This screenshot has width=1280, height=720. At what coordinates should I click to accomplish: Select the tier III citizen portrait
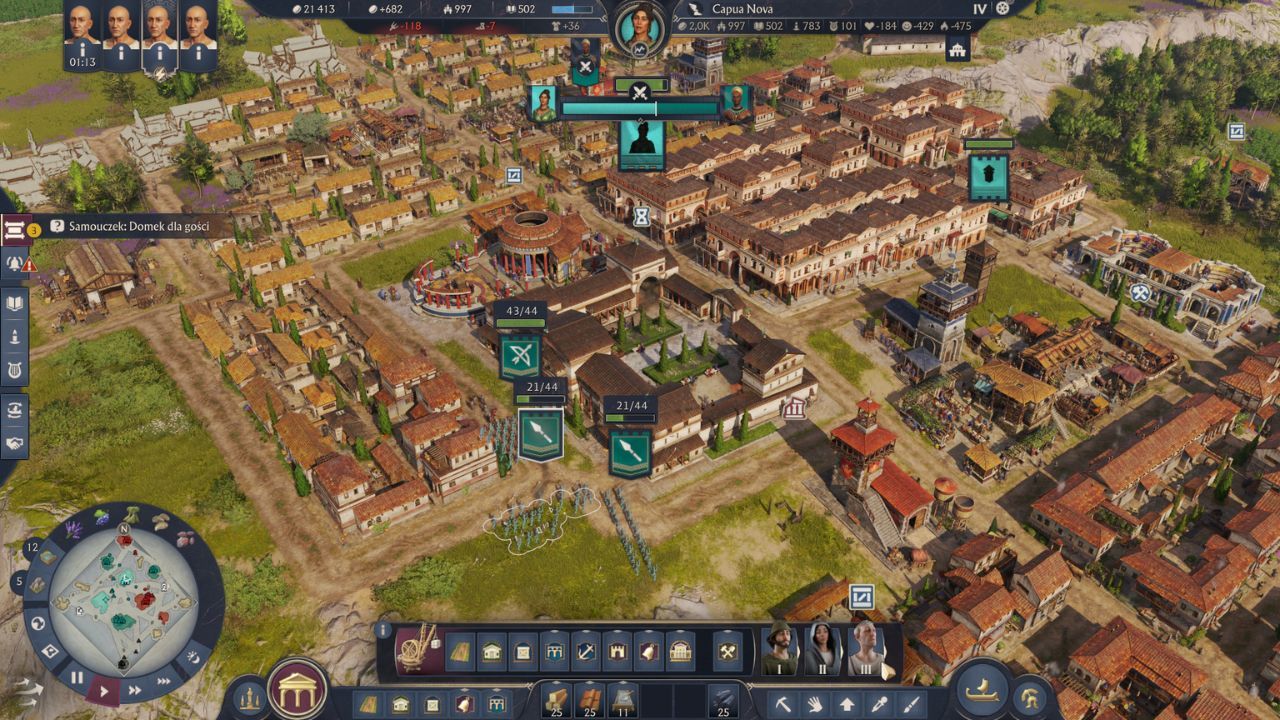point(865,648)
